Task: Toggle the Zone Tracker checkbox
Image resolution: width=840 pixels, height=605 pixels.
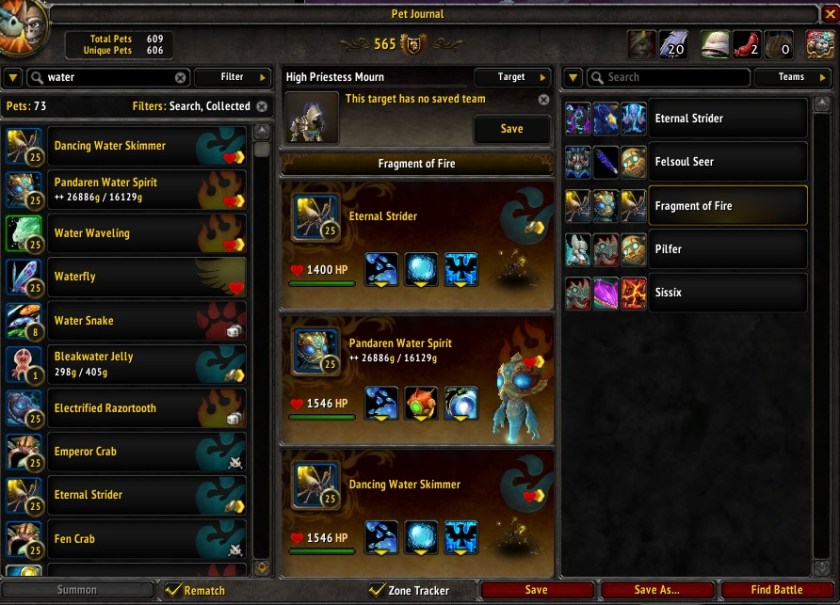Action: [x=377, y=590]
